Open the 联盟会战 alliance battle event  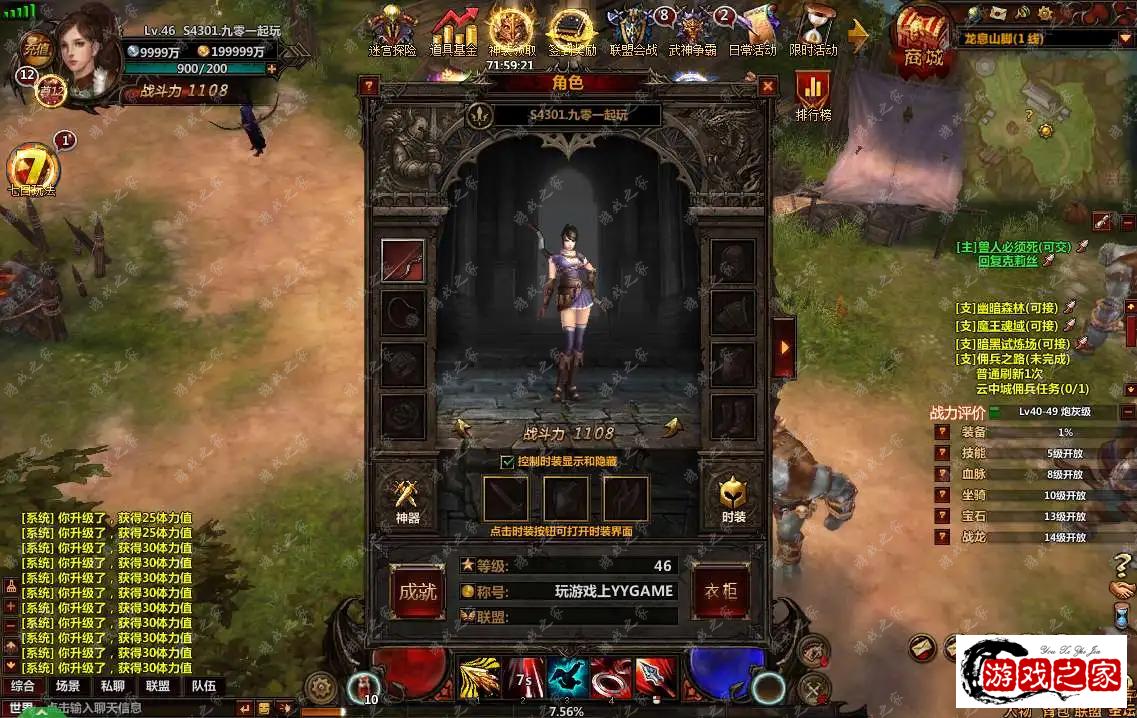[633, 32]
